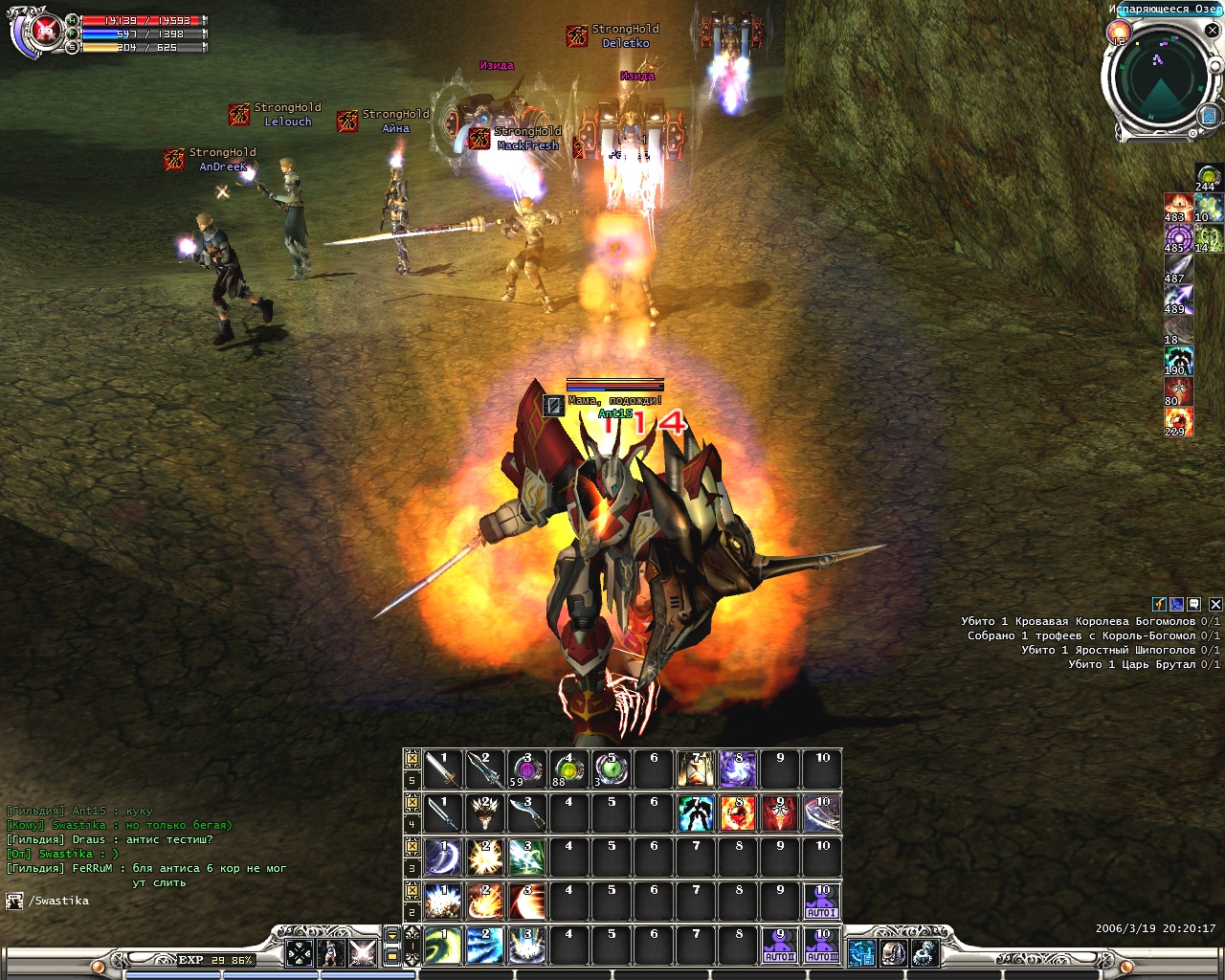Open the gear settings button
The width and height of the screenshot is (1225, 980).
(924, 952)
